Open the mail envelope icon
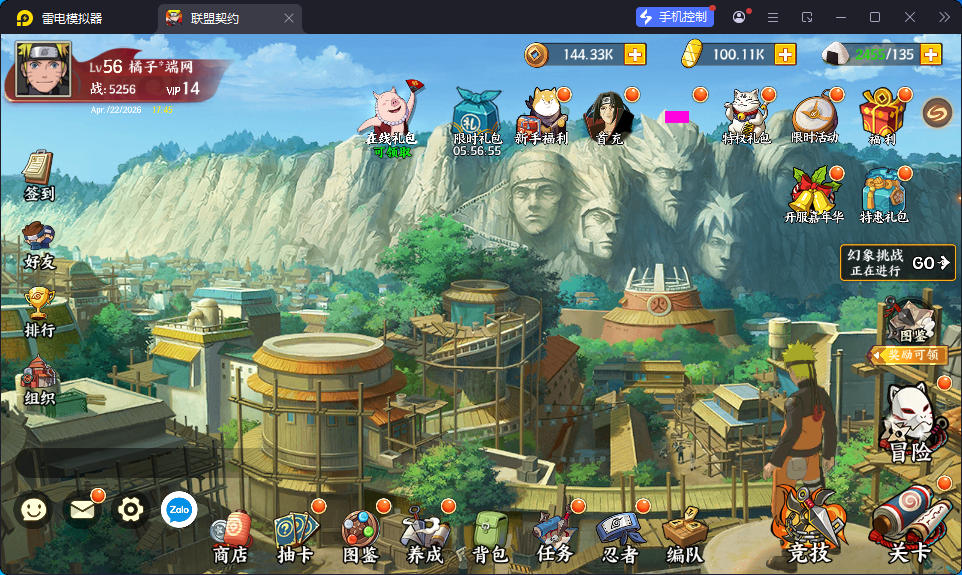Image resolution: width=962 pixels, height=575 pixels. pos(82,510)
